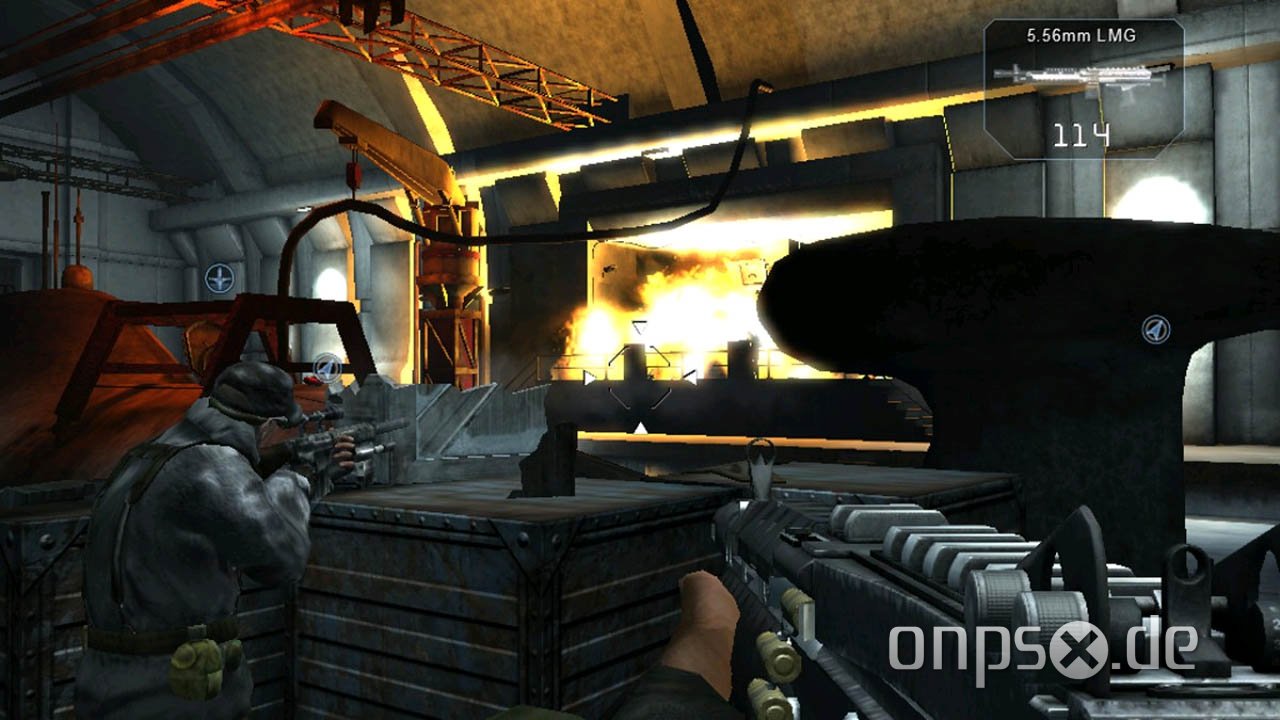This screenshot has width=1280, height=720.
Task: Click the waypoint marker near the left wall
Action: coord(219,277)
